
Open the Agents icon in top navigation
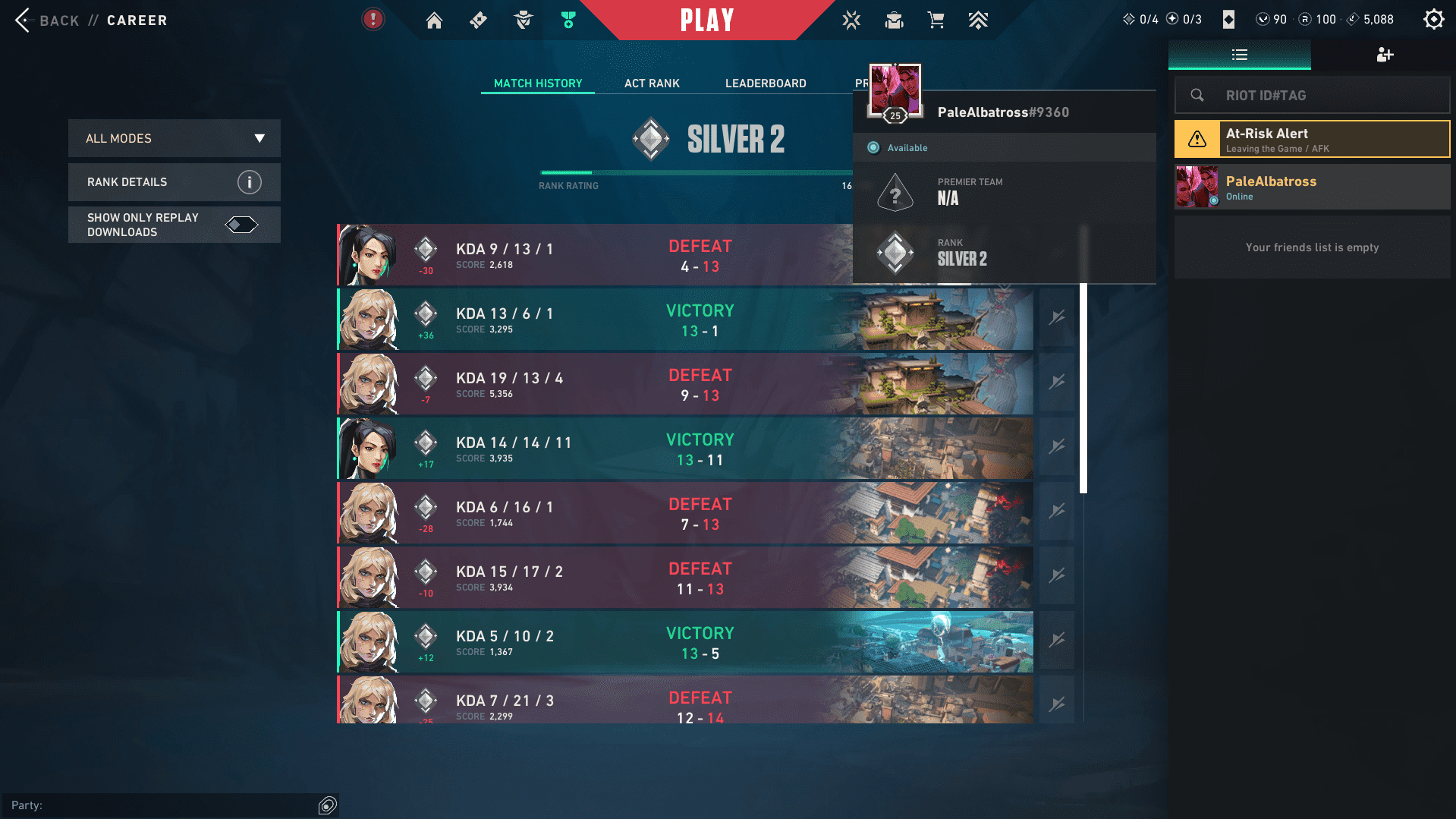click(522, 20)
